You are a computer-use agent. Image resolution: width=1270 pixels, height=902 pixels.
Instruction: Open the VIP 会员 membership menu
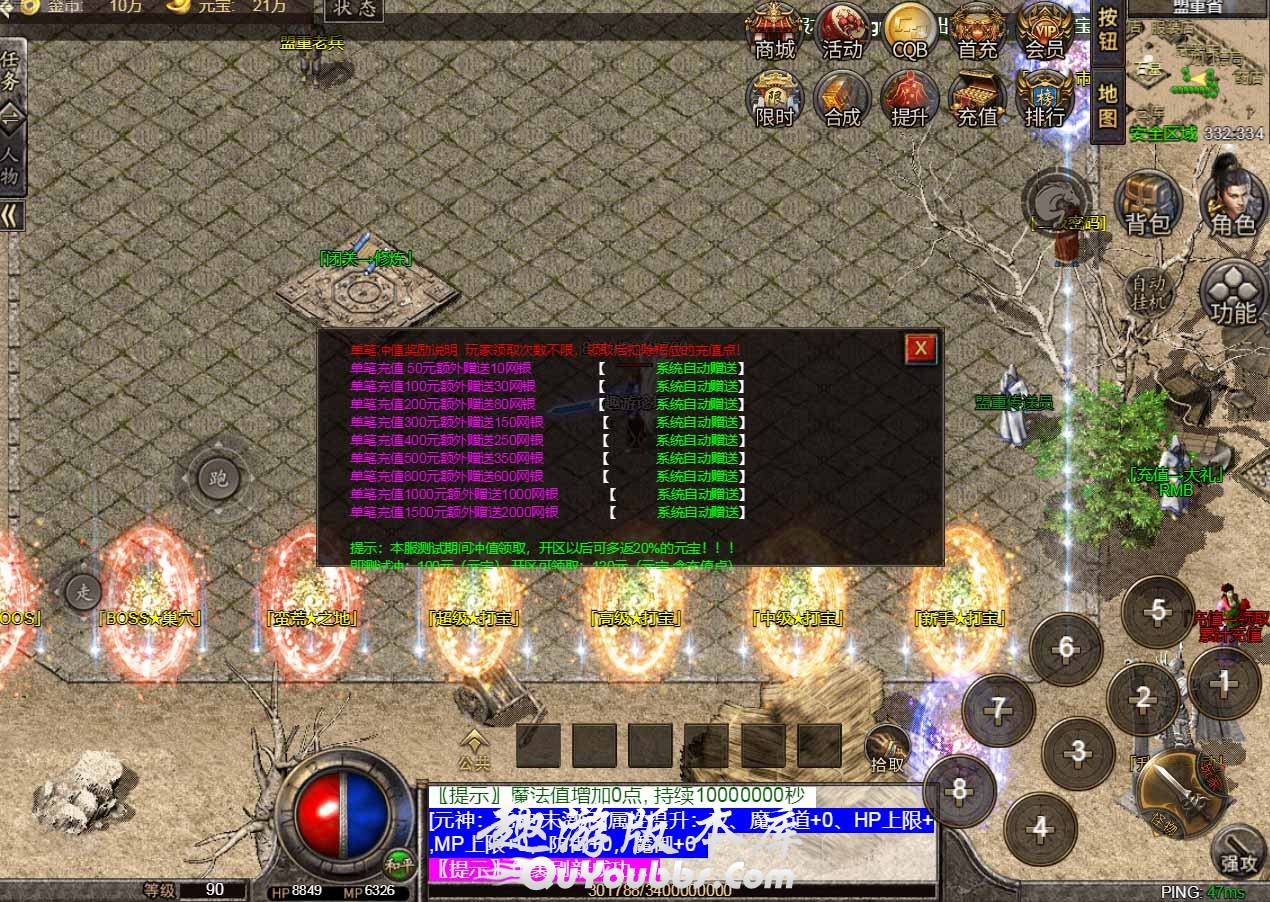1045,30
